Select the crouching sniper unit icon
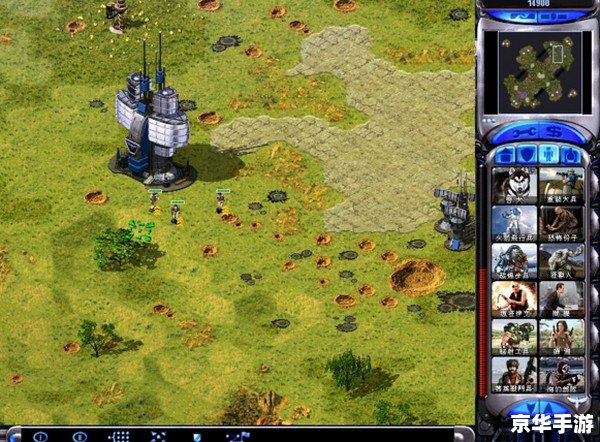Screen dimensions: 600x442 coord(562,223)
